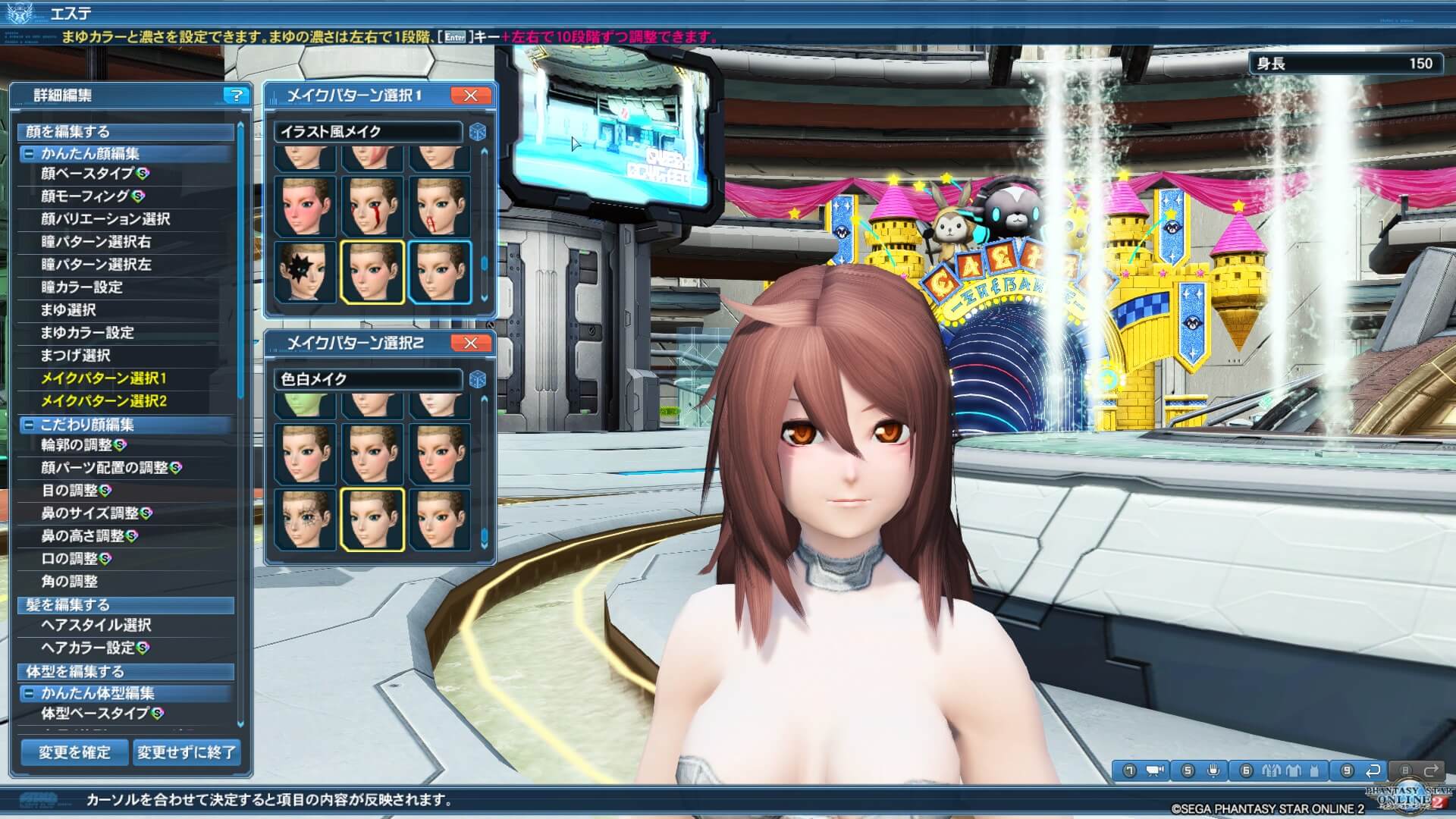The width and height of the screenshot is (1456, 819).
Task: Open まつげ選択 option
Action: [x=76, y=356]
